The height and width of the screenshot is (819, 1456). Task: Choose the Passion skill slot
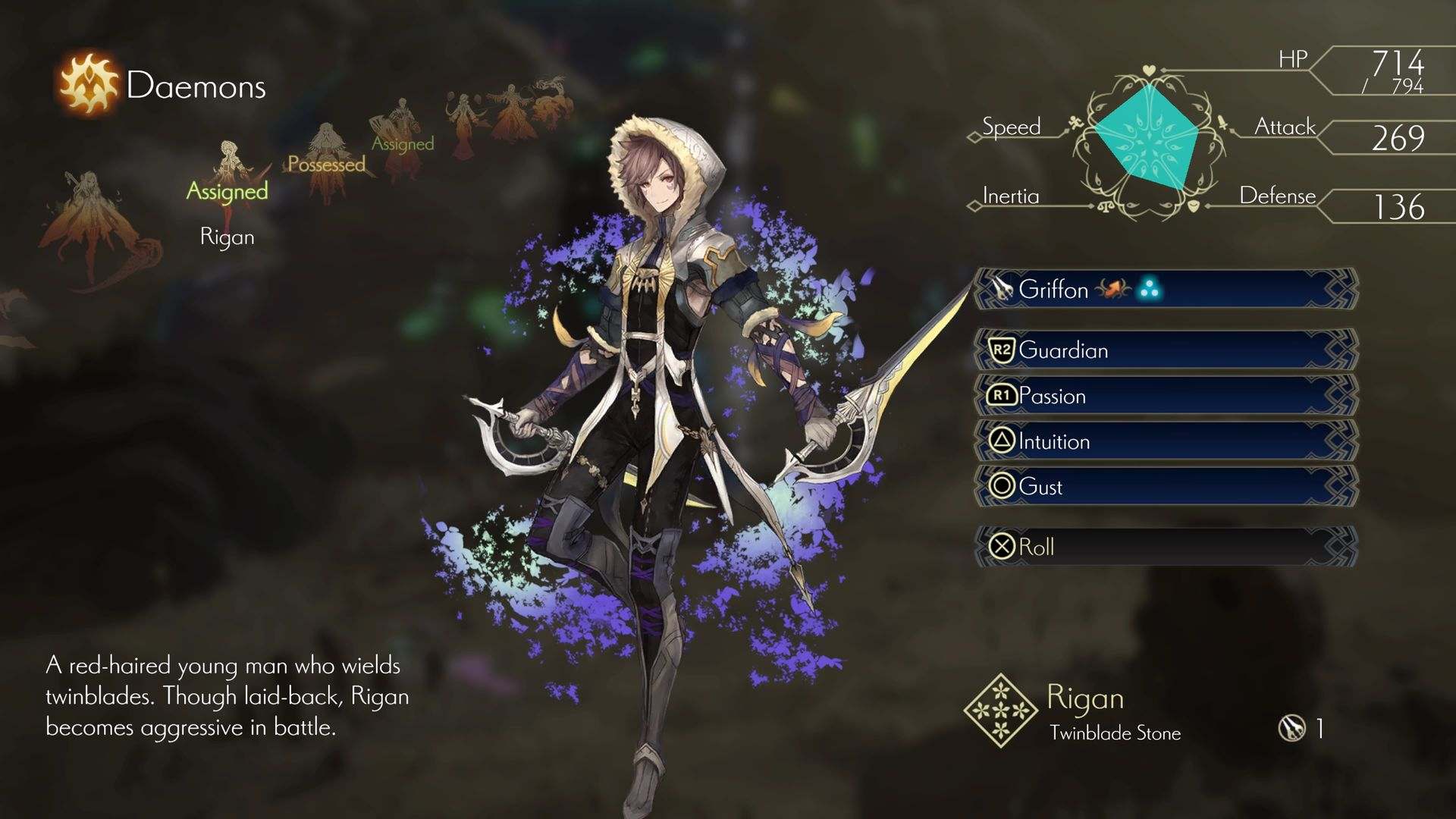(1166, 396)
